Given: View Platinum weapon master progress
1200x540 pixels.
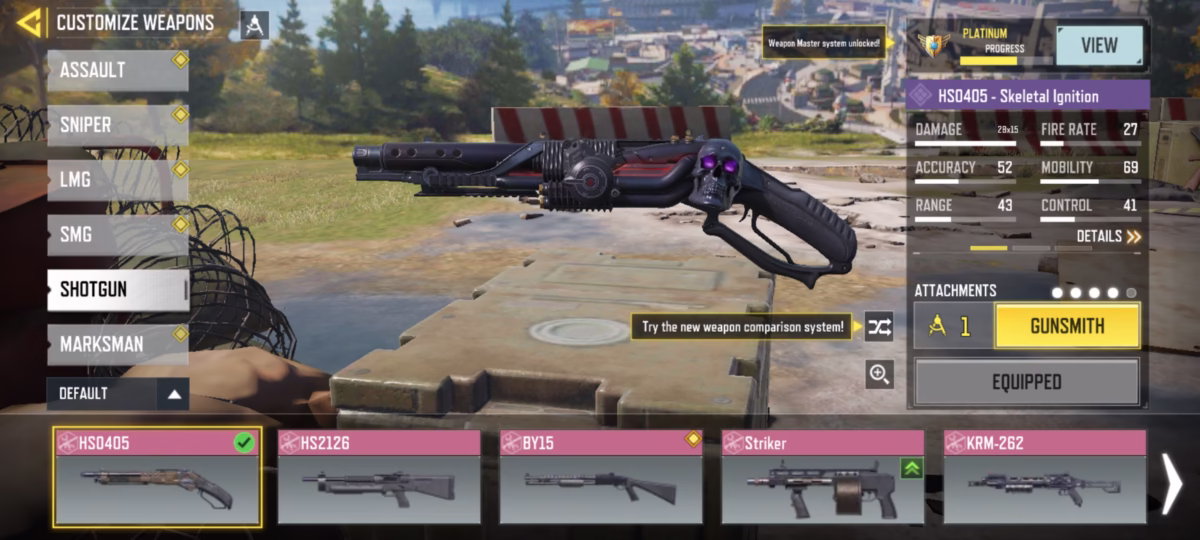Looking at the screenshot, I should tap(1099, 45).
